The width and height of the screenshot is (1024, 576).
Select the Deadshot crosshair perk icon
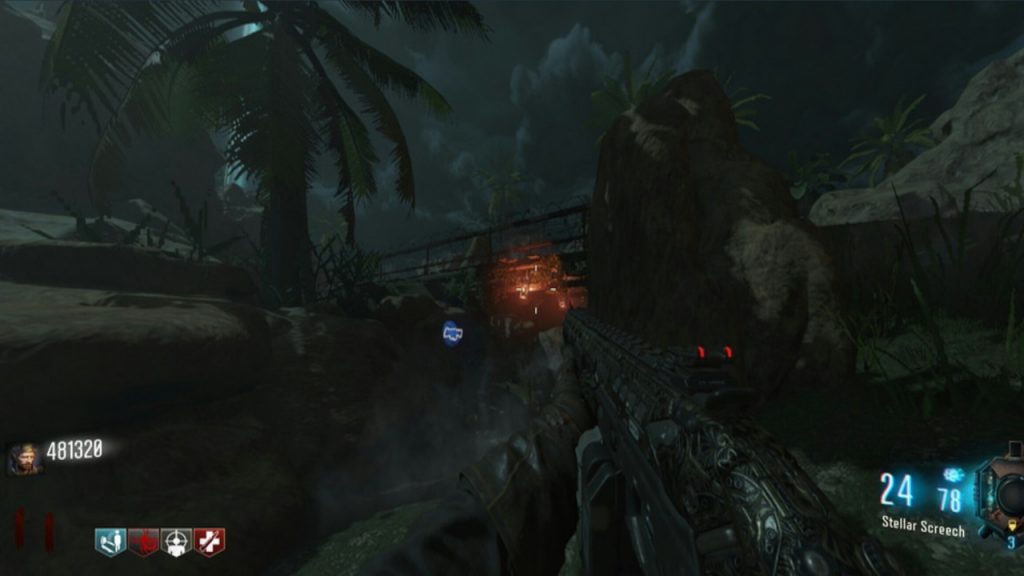pos(176,542)
